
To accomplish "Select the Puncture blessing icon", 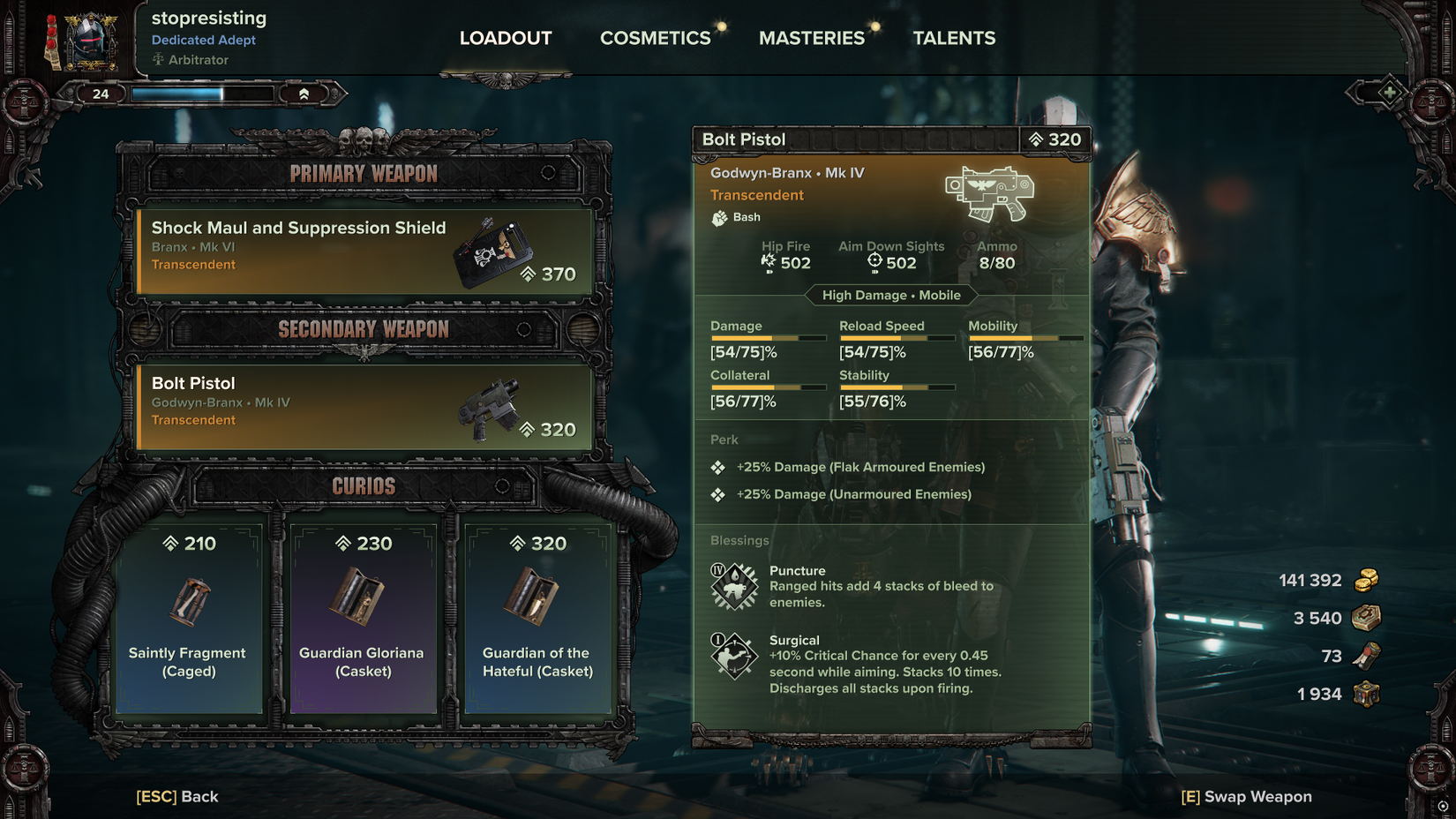I will coord(733,584).
